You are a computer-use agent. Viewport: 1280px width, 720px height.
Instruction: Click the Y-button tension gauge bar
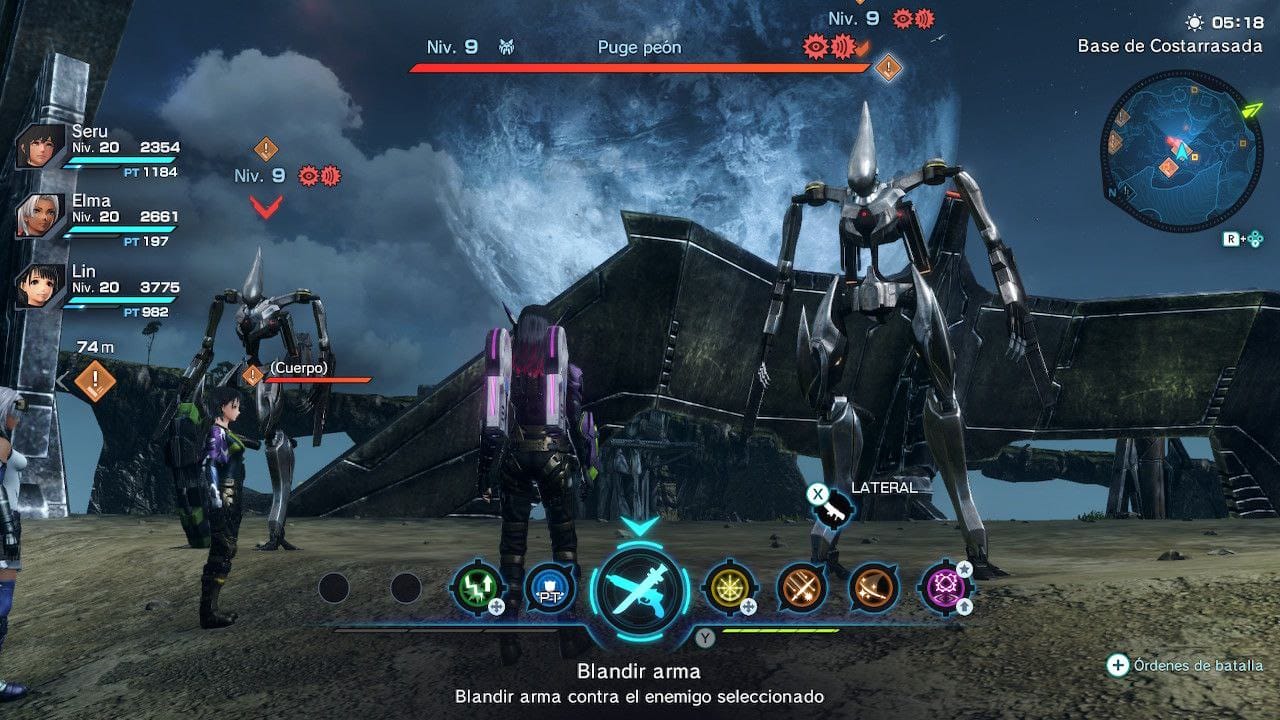pyautogui.click(x=780, y=632)
